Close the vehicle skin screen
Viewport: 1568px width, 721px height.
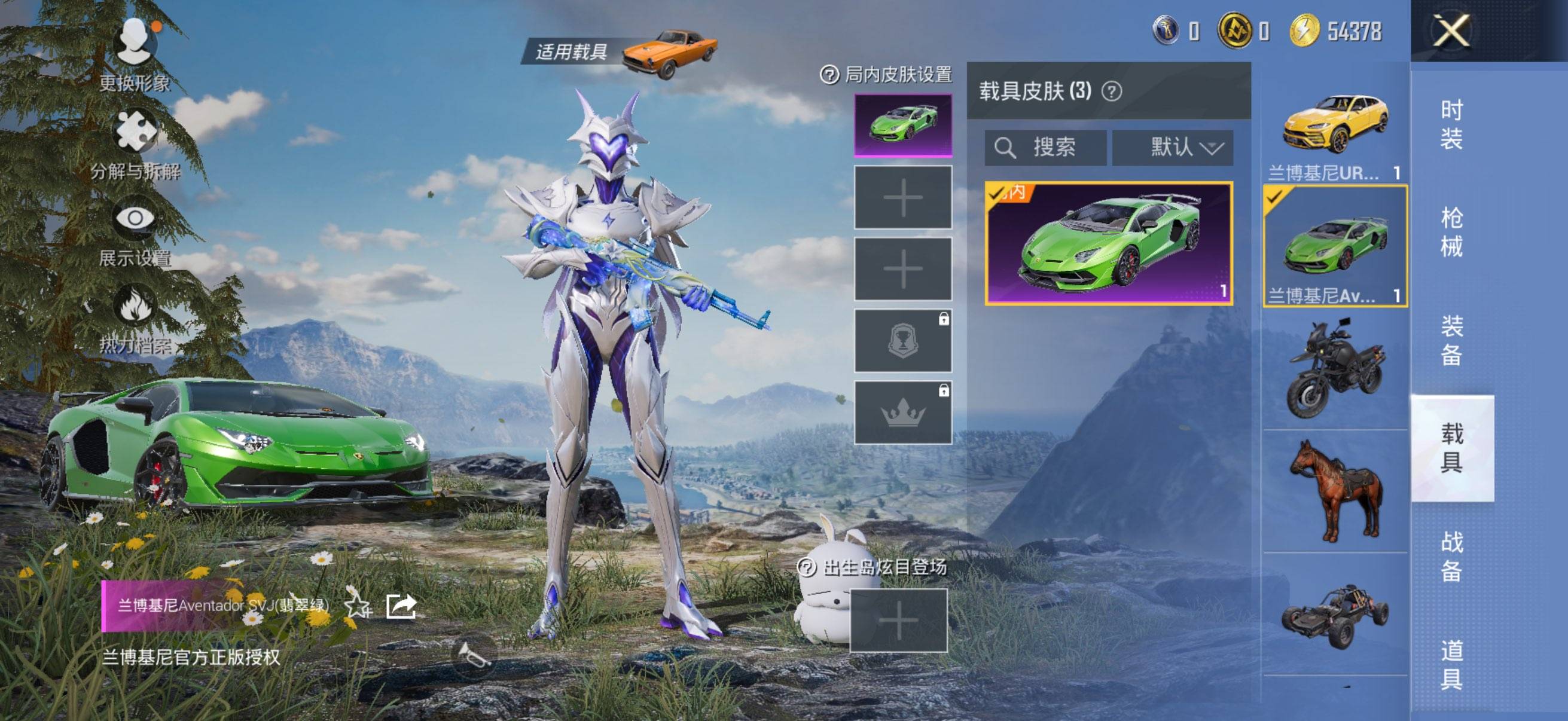pos(1452,31)
